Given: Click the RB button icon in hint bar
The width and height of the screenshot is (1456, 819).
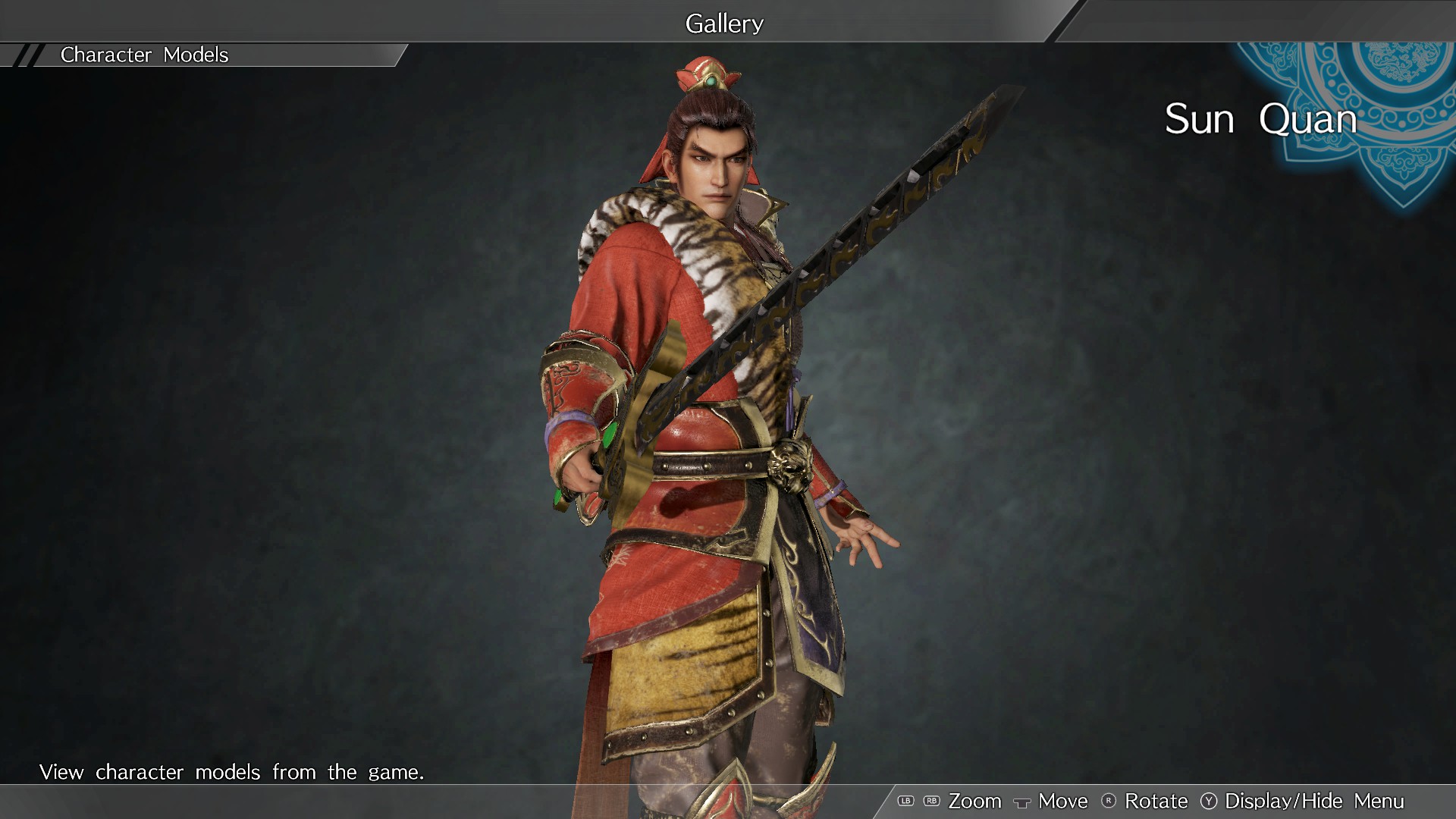Looking at the screenshot, I should (x=931, y=801).
